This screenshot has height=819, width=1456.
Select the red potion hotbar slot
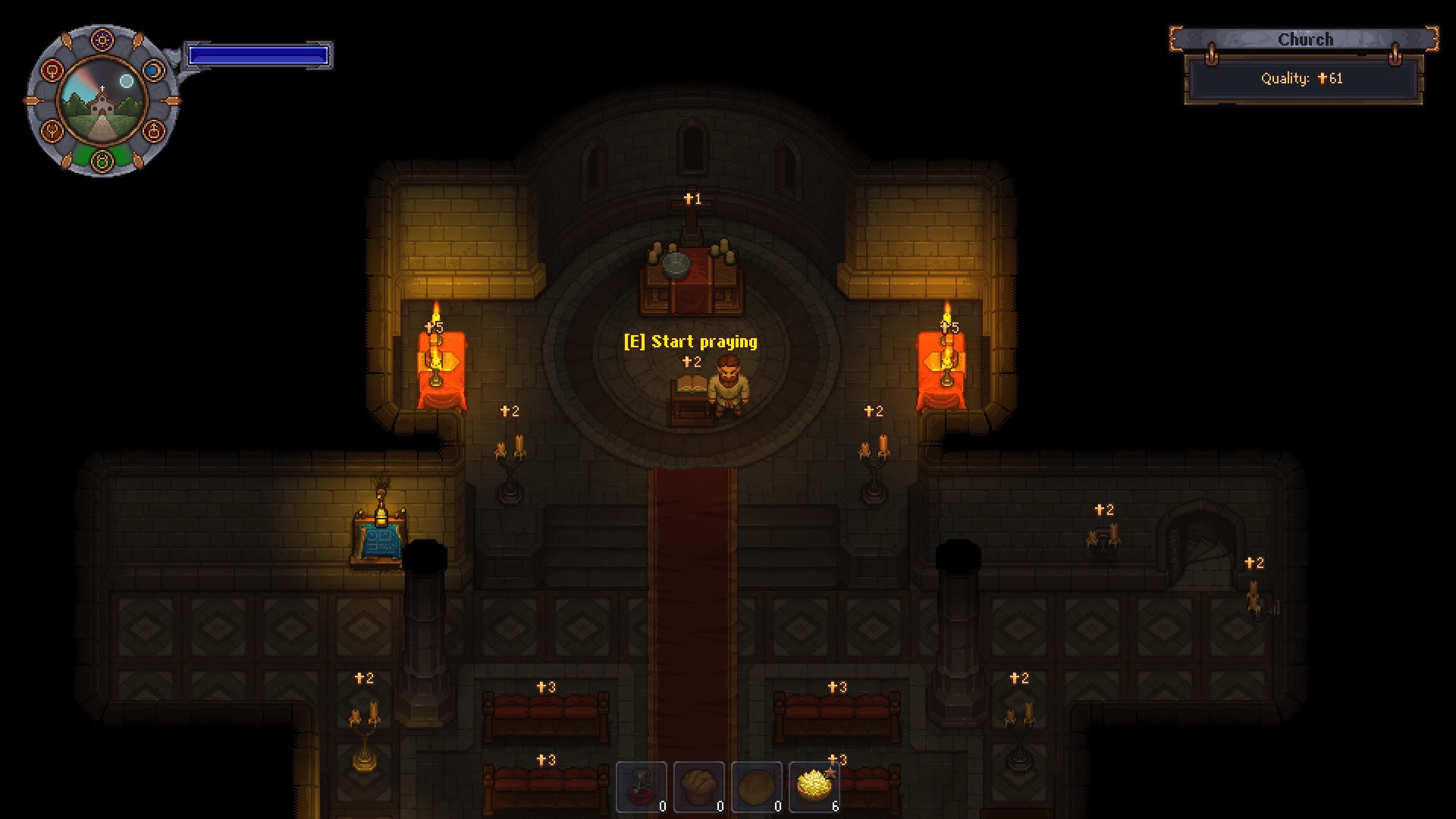point(642,786)
